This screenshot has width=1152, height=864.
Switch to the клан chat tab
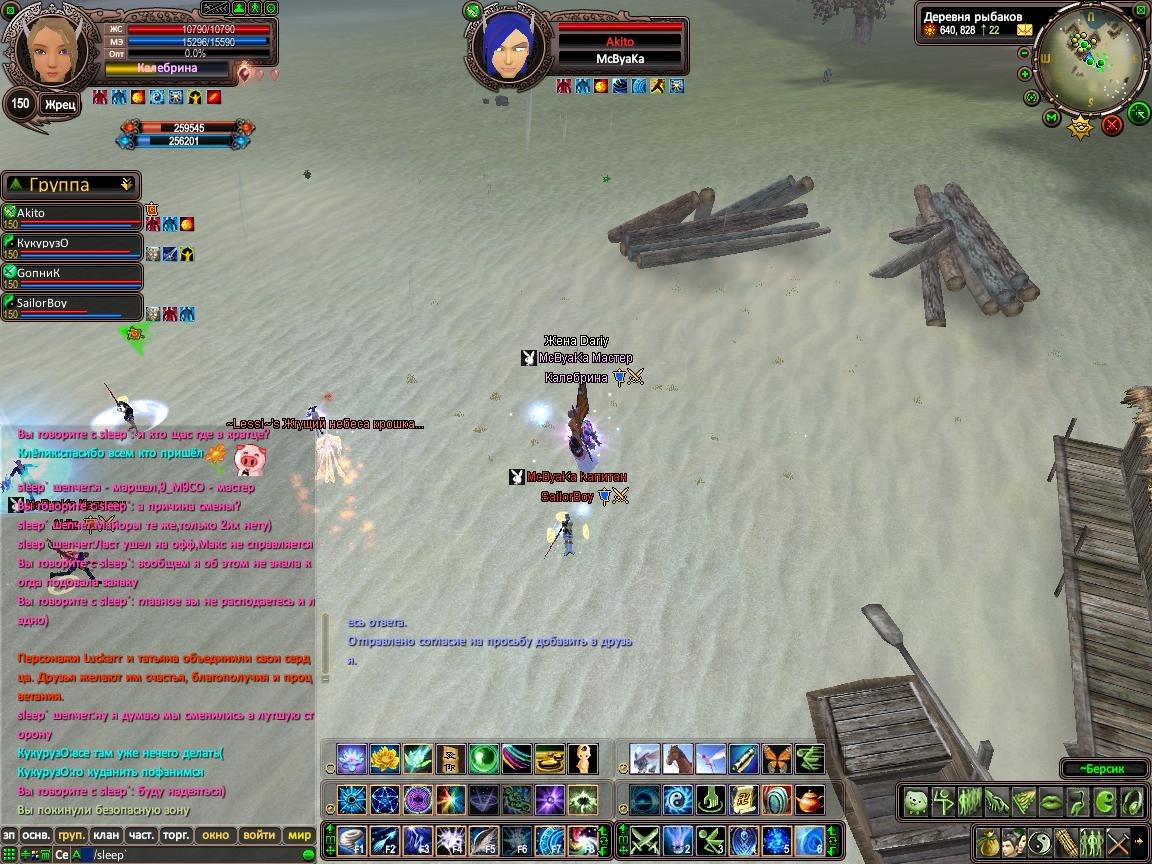pos(105,835)
